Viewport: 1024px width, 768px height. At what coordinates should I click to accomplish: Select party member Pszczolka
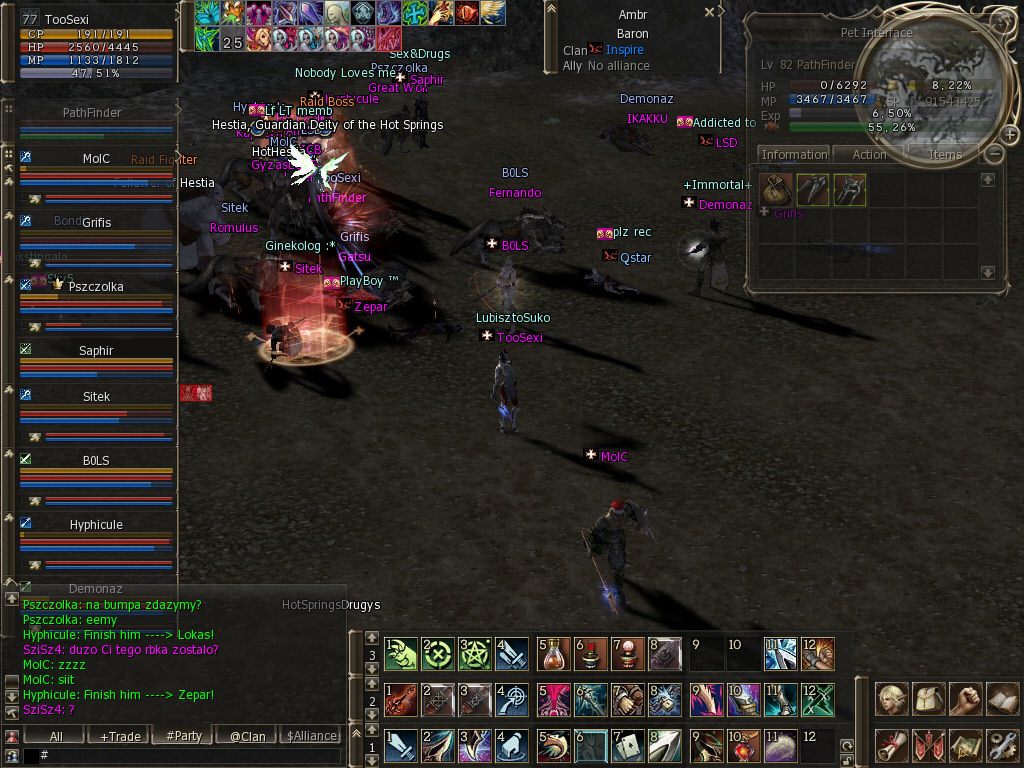pyautogui.click(x=96, y=287)
